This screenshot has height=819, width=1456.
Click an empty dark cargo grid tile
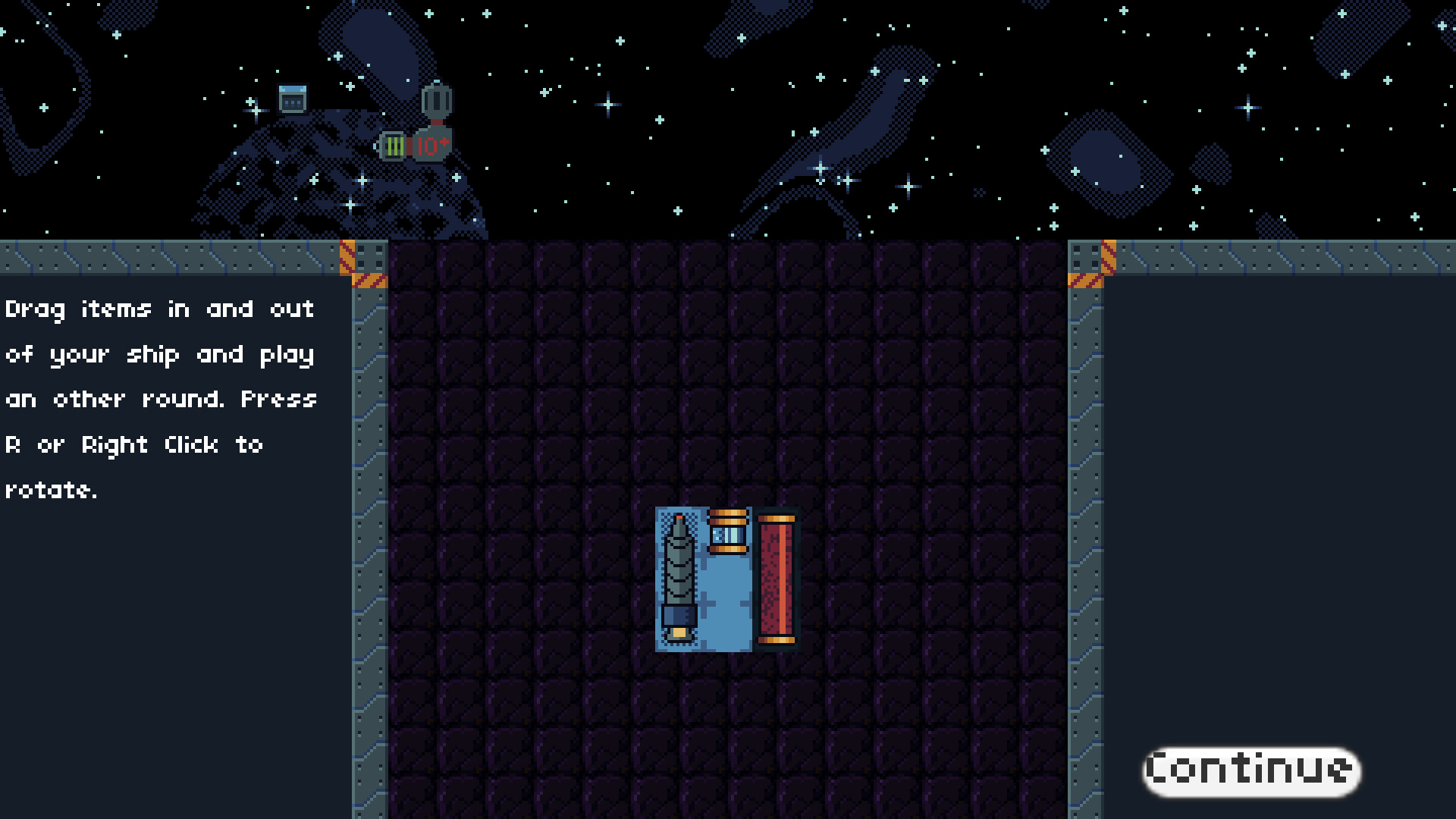pos(531,379)
